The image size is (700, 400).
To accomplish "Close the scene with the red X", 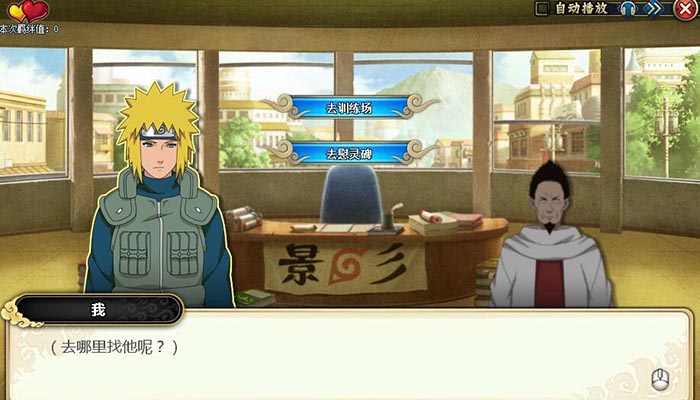I will [685, 9].
